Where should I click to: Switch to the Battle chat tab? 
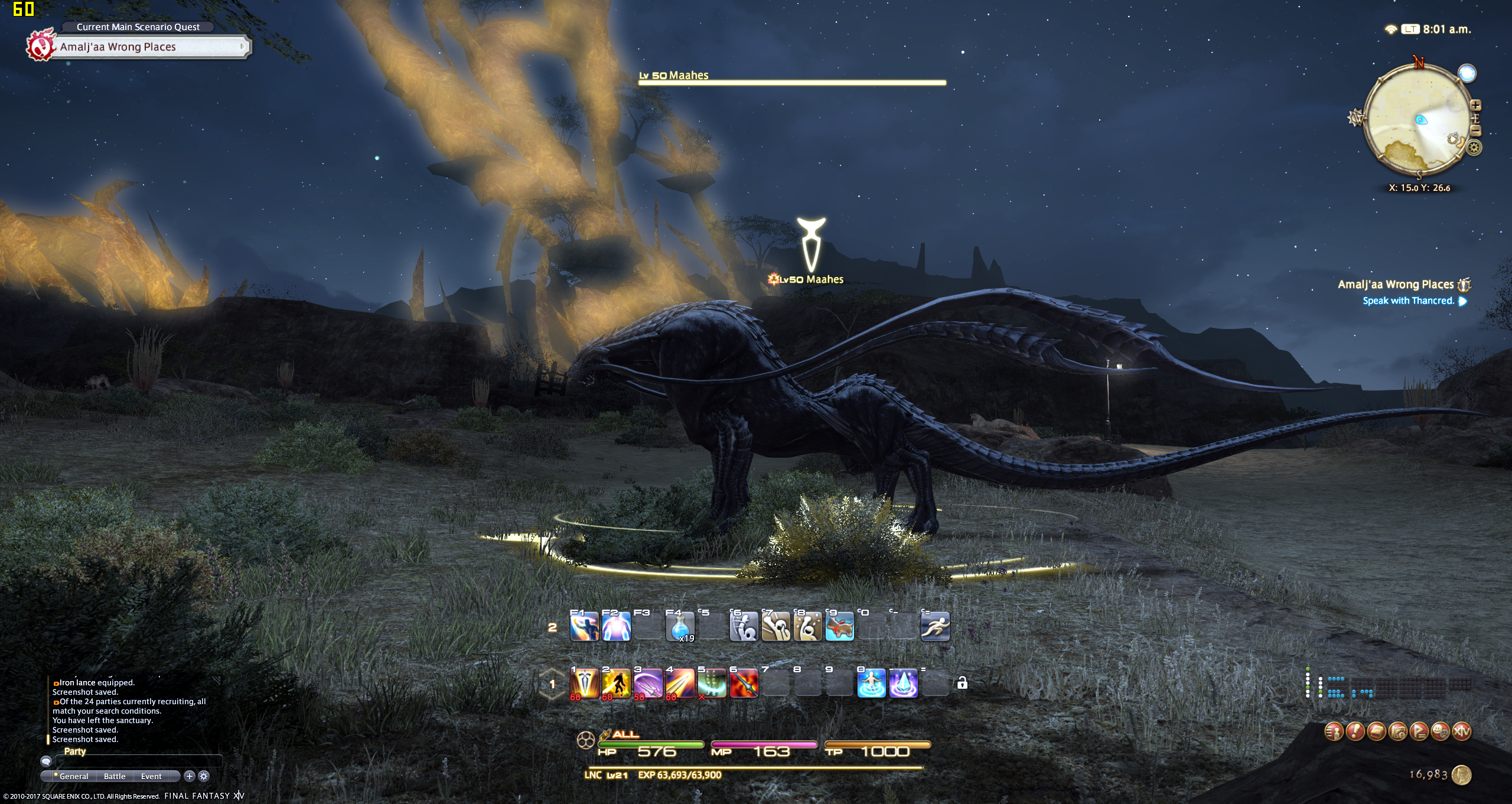[x=115, y=776]
